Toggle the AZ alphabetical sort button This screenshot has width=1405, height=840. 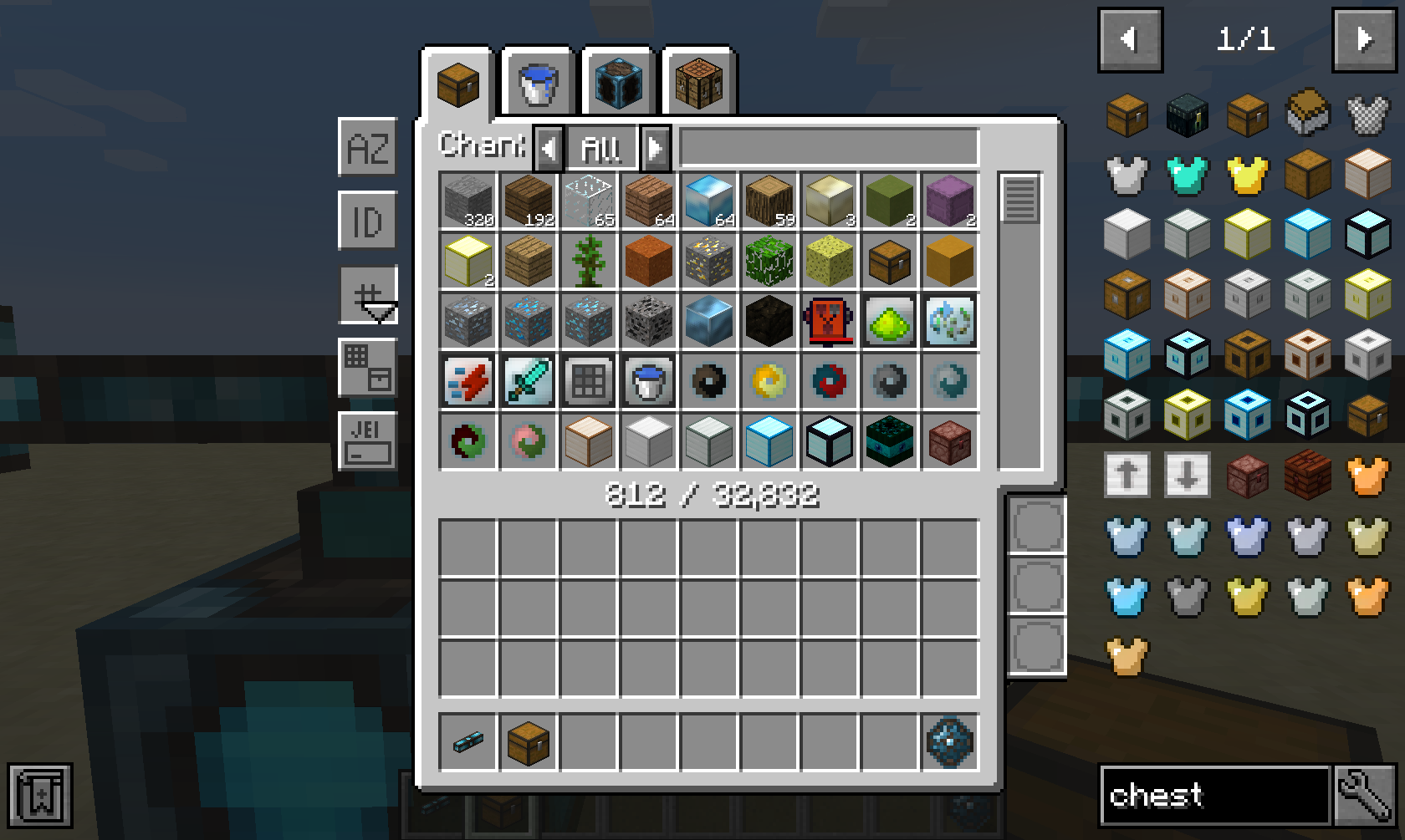(368, 148)
